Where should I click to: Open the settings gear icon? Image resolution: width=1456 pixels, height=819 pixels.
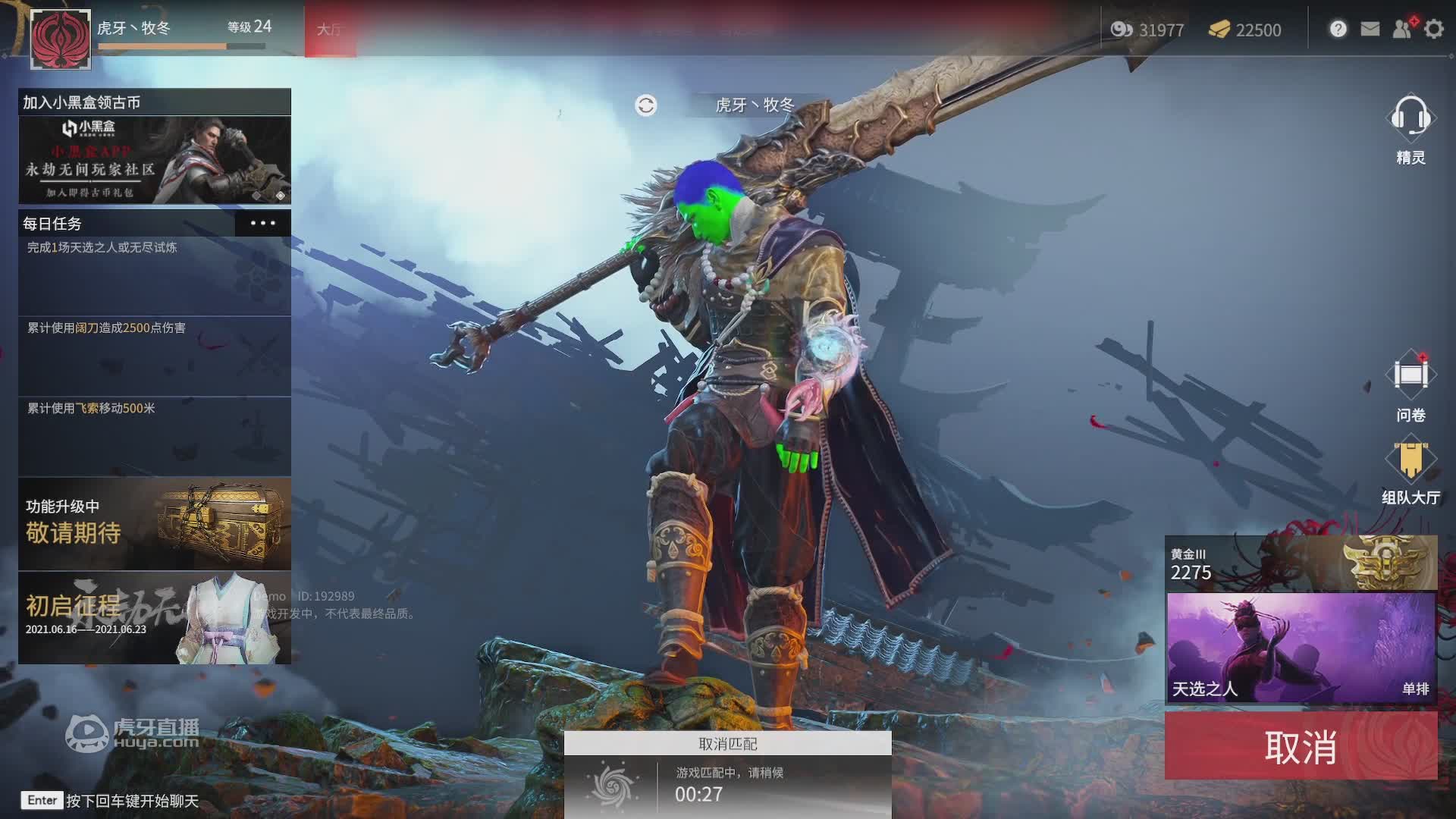coord(1433,30)
